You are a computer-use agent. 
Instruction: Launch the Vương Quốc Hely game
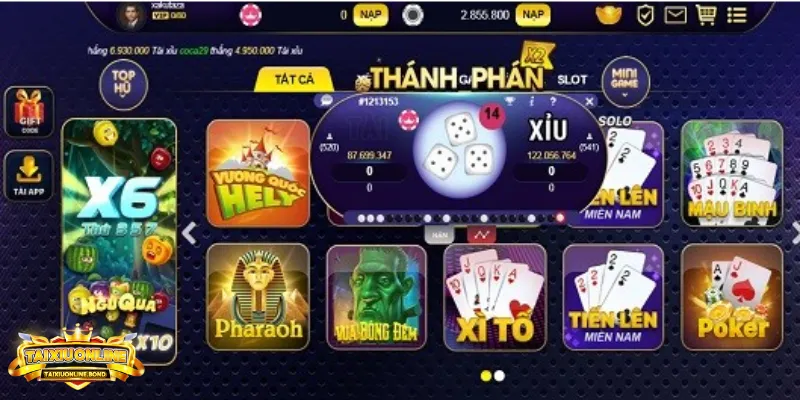258,173
